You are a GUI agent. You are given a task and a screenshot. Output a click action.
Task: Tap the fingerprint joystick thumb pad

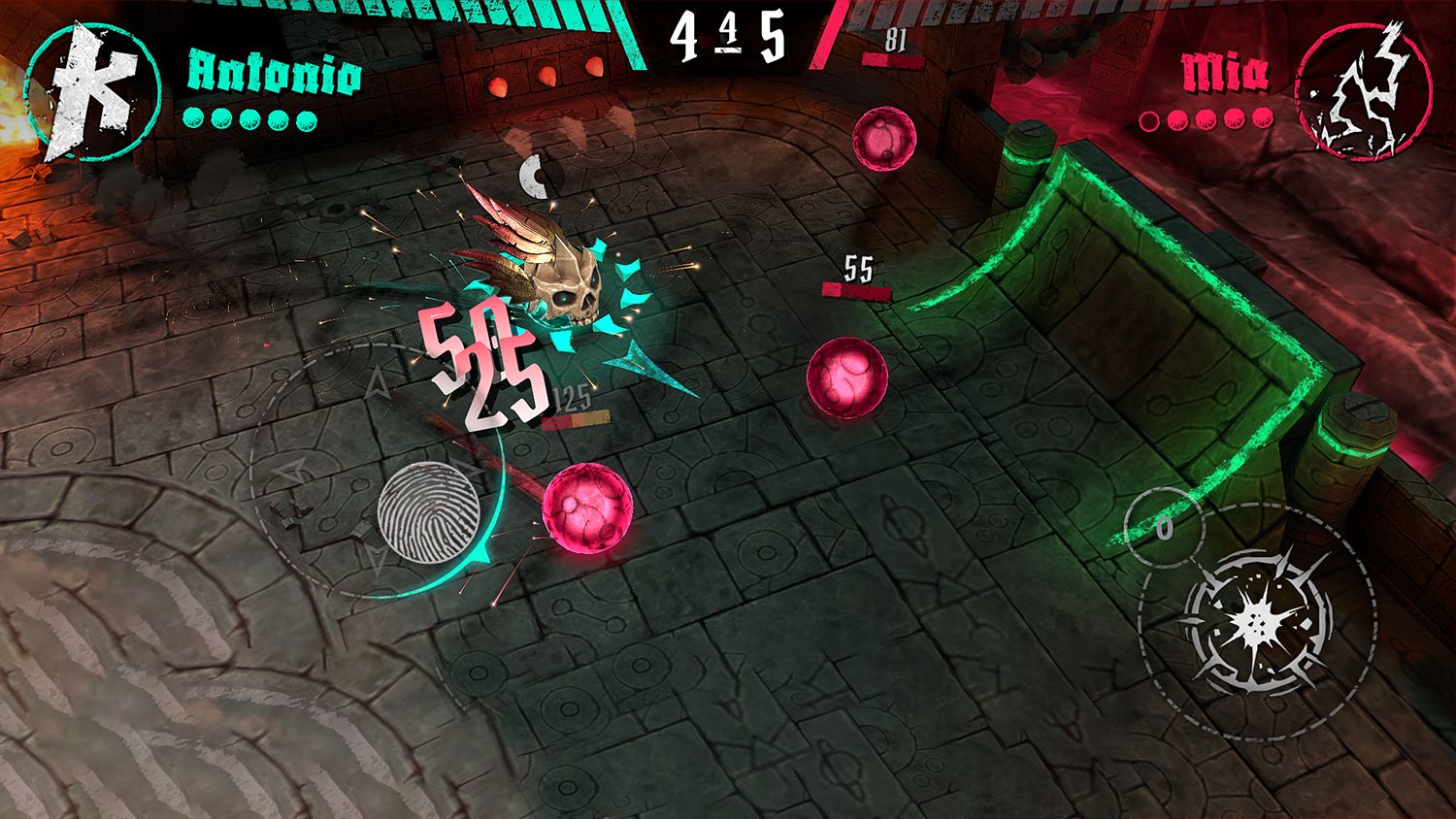coord(427,513)
